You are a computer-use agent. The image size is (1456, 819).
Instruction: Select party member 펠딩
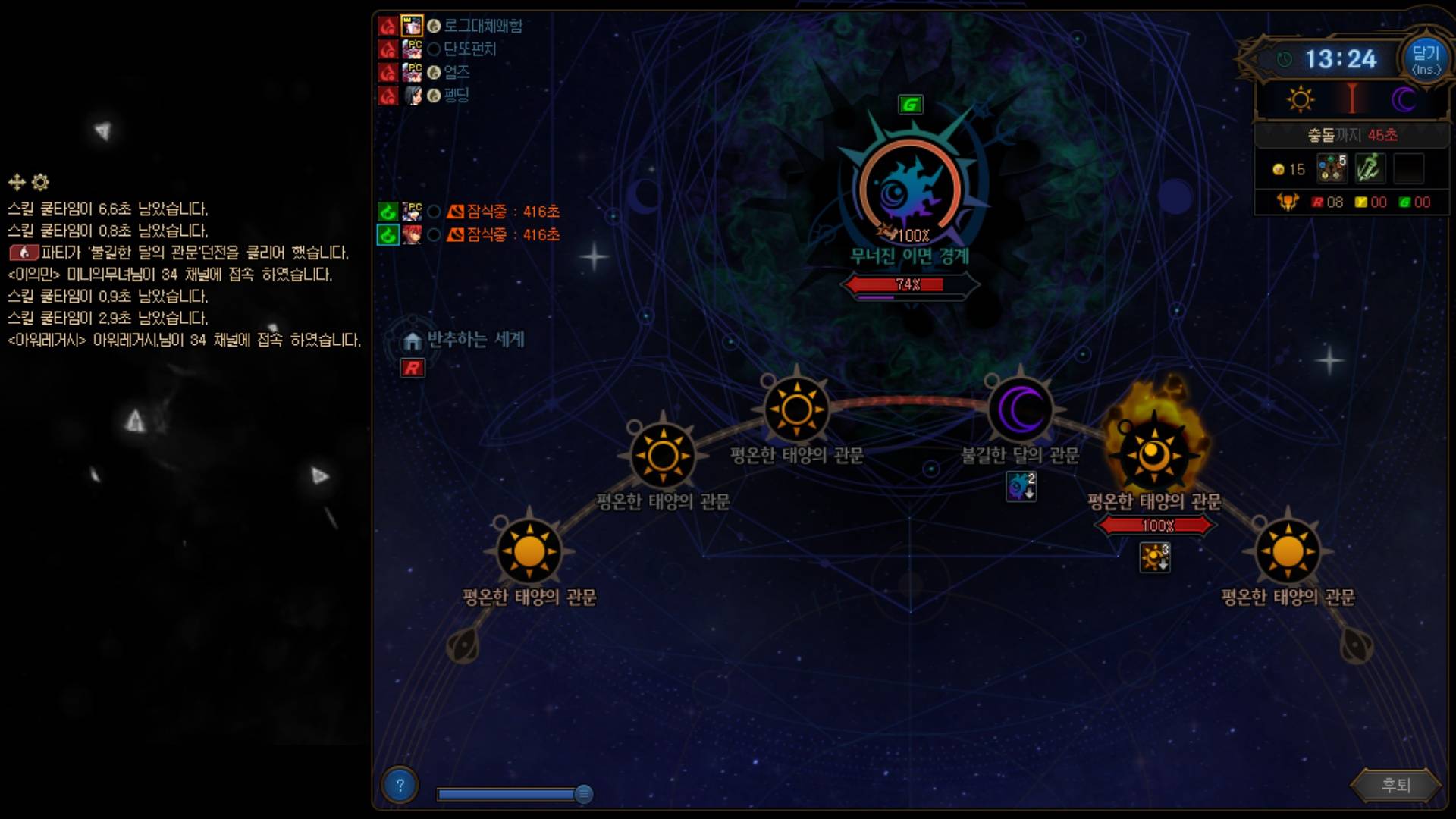click(x=456, y=96)
